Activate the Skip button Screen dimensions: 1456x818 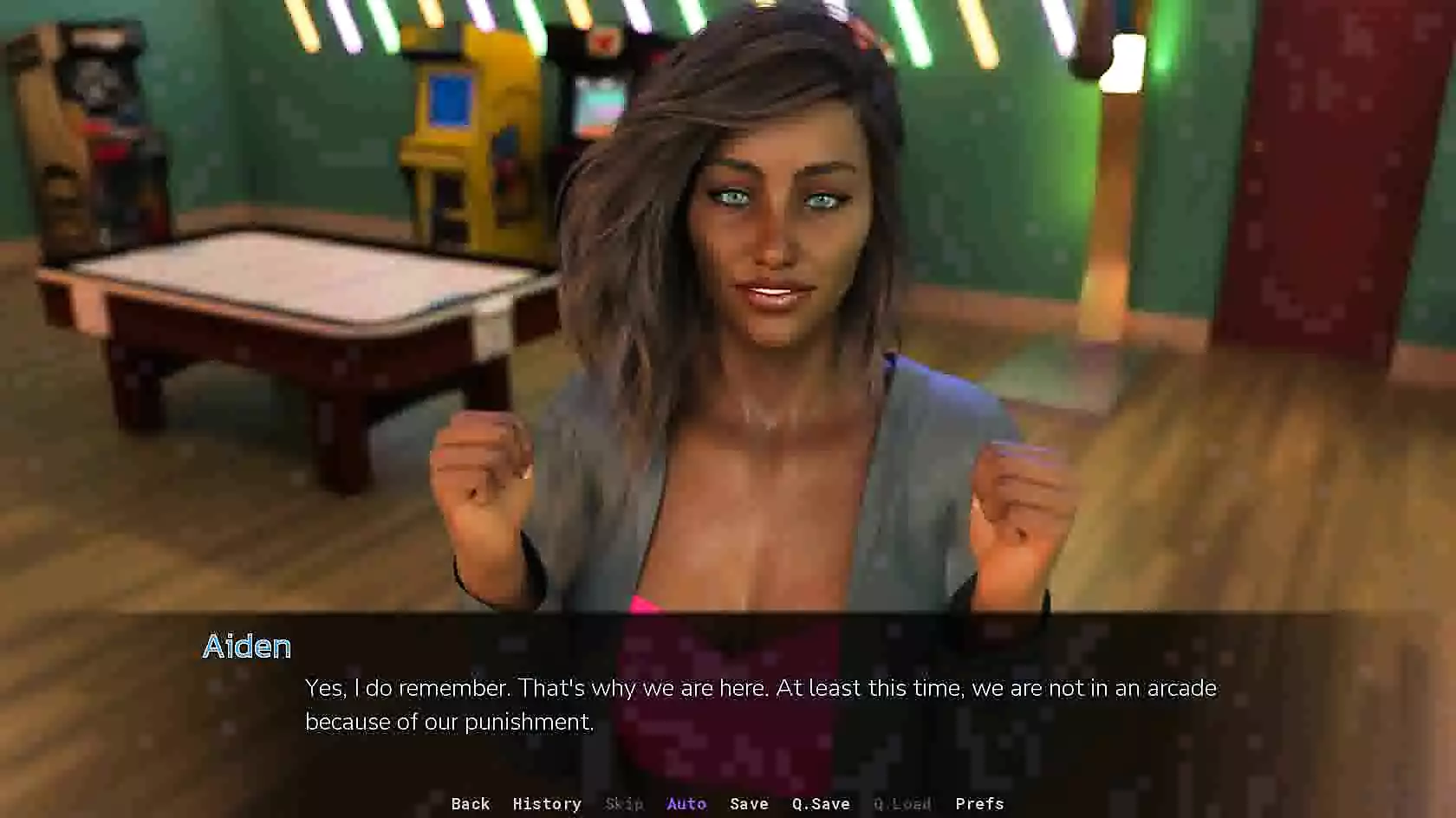[624, 804]
